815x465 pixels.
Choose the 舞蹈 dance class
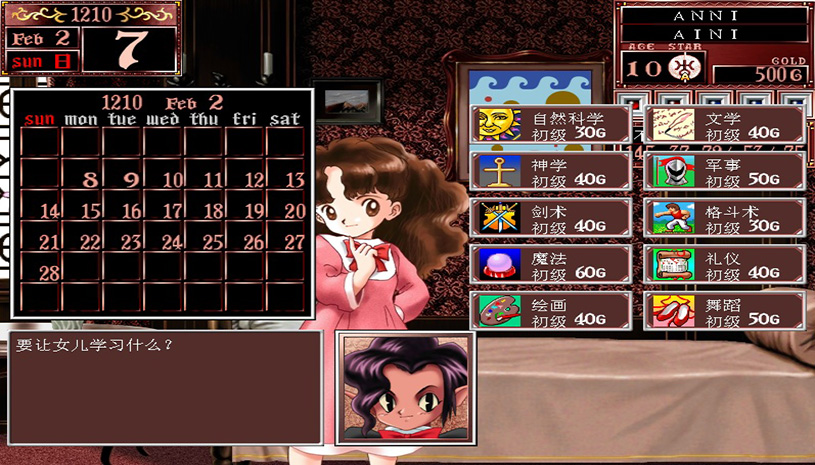coord(724,311)
